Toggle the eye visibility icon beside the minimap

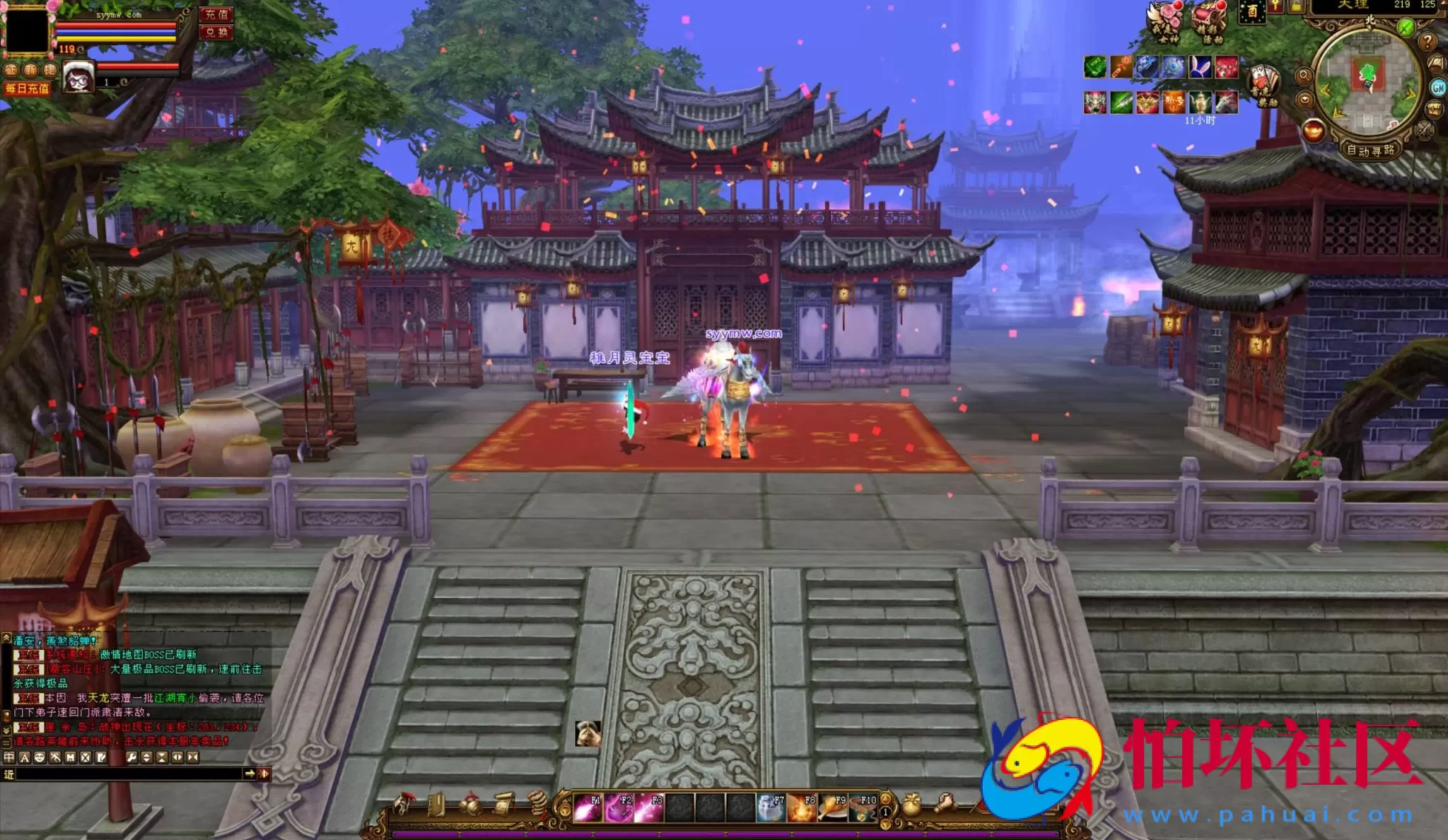pos(1305,99)
